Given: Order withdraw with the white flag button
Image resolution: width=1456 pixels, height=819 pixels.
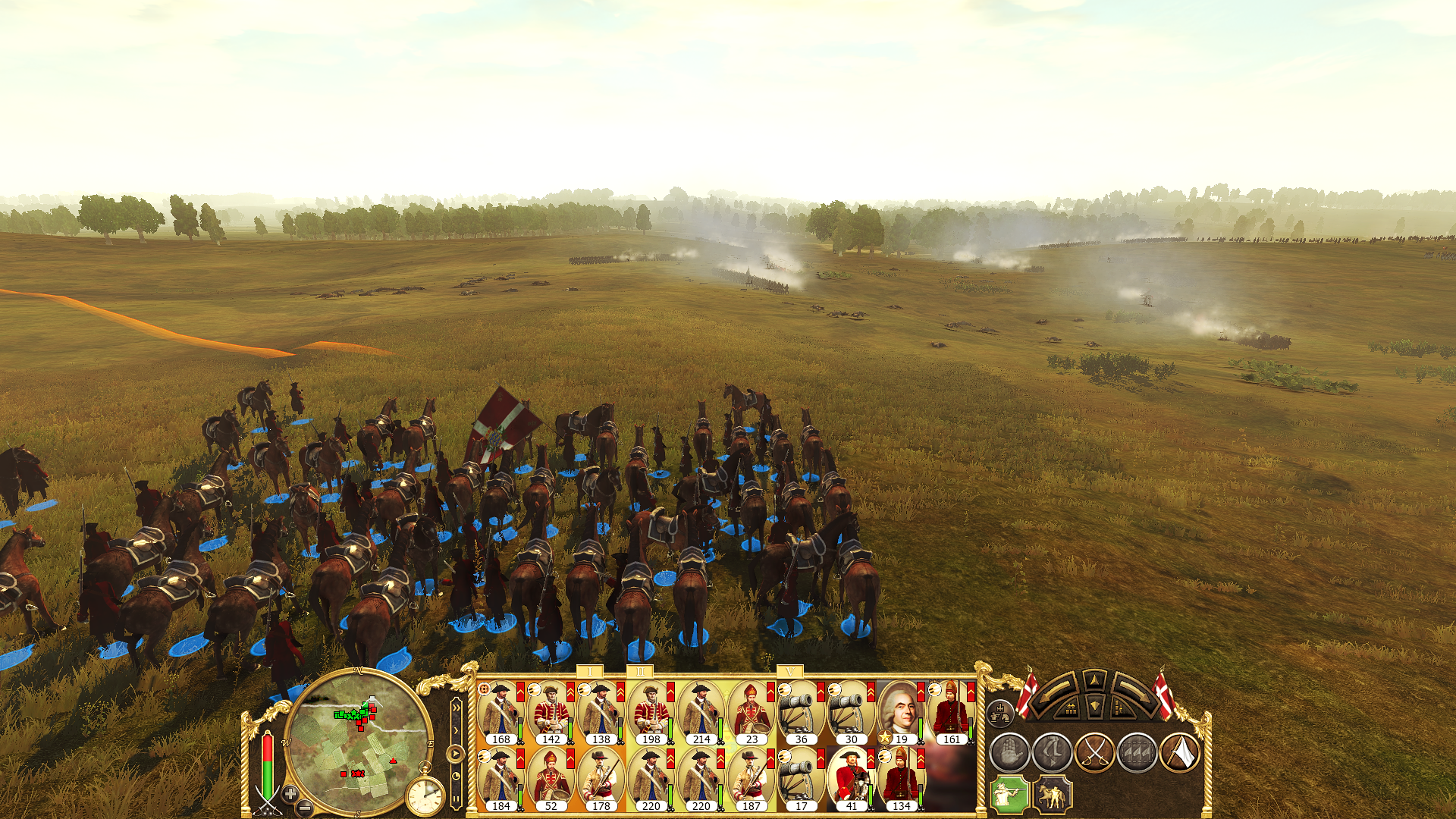Looking at the screenshot, I should click(x=1179, y=753).
